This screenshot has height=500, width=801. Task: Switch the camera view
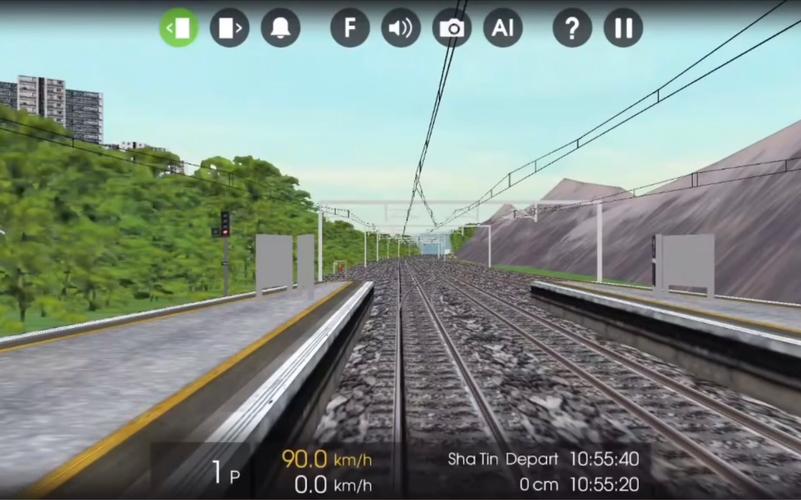click(452, 28)
